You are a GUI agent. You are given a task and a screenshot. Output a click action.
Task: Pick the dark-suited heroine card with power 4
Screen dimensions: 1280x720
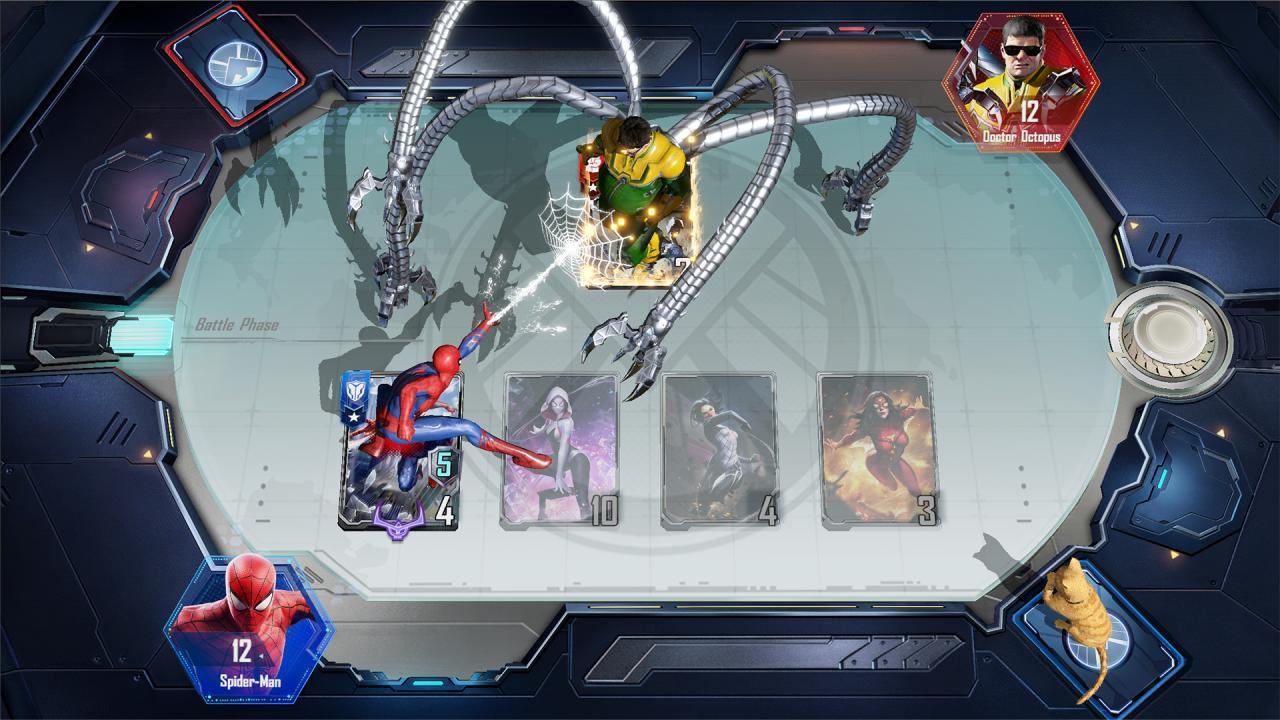coord(720,450)
